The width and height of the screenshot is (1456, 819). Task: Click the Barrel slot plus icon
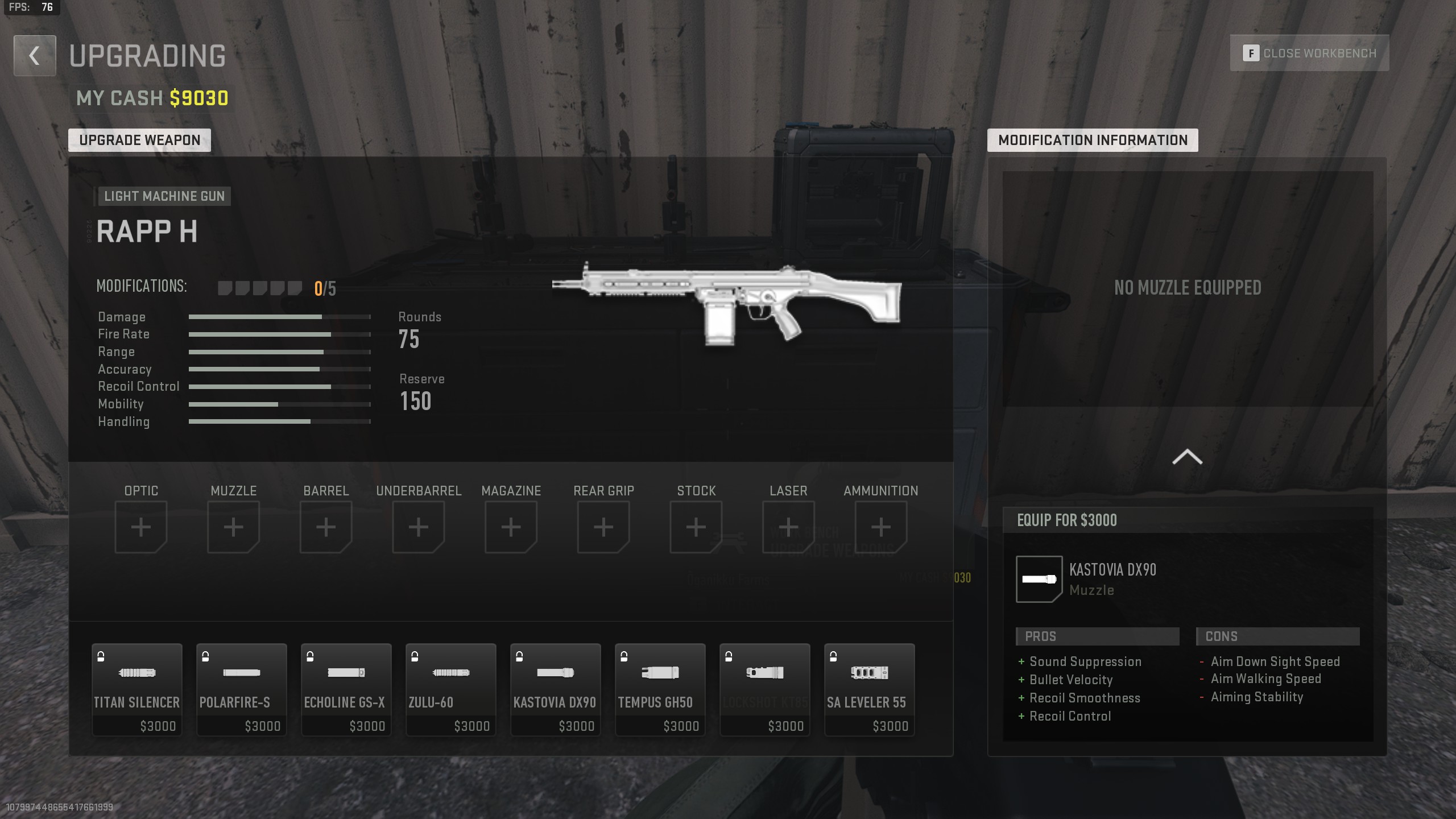(326, 526)
